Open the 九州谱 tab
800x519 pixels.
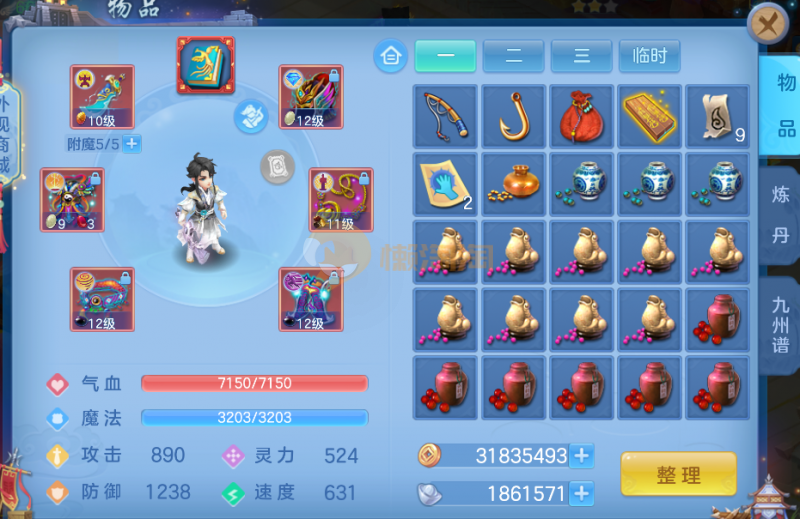point(779,323)
